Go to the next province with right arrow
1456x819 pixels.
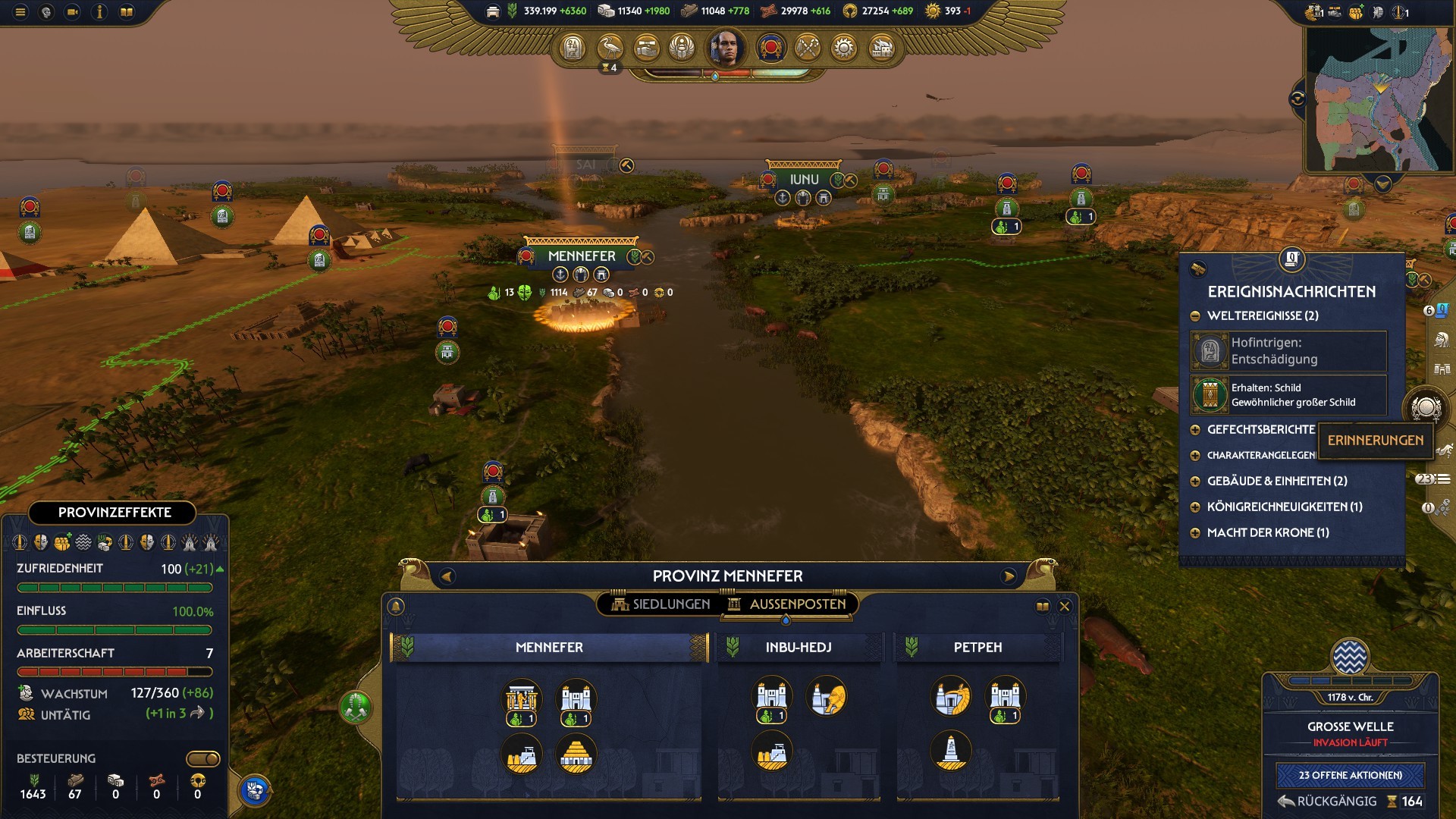click(1009, 576)
